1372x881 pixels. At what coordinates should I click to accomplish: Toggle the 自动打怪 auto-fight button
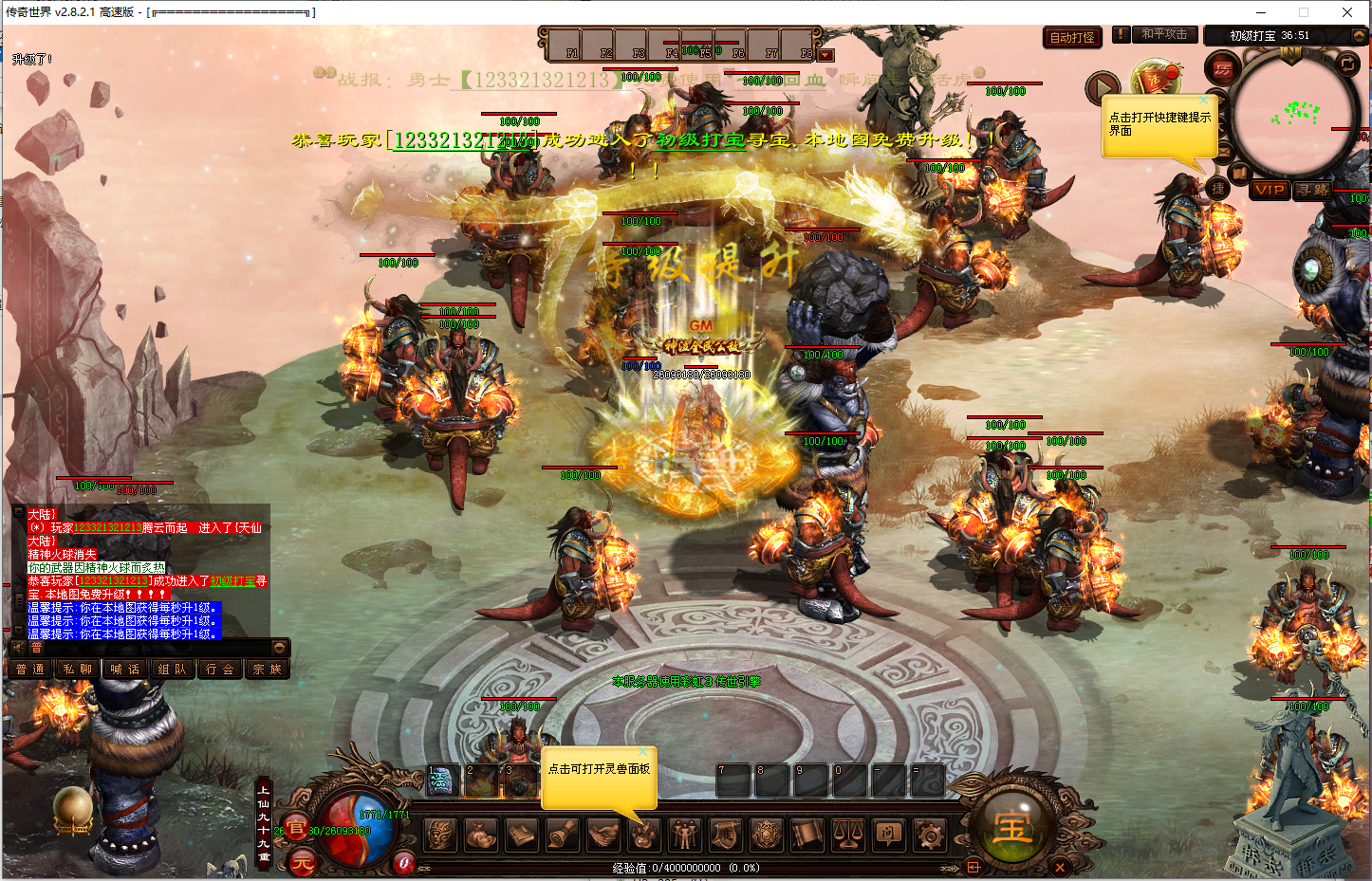pos(1072,38)
